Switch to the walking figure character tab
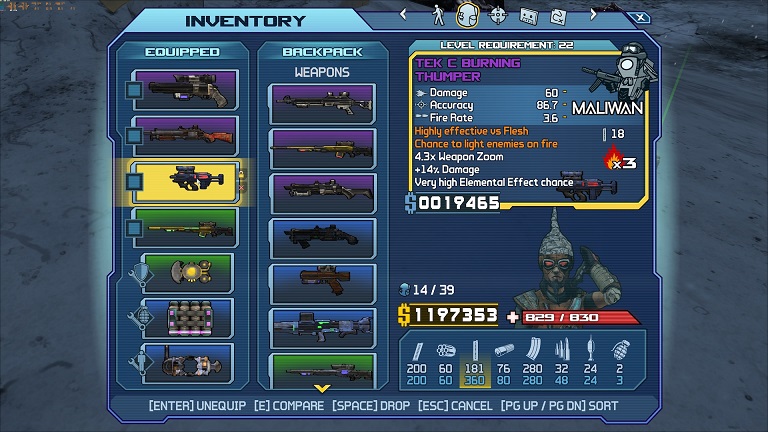This screenshot has width=768, height=432. click(x=437, y=15)
